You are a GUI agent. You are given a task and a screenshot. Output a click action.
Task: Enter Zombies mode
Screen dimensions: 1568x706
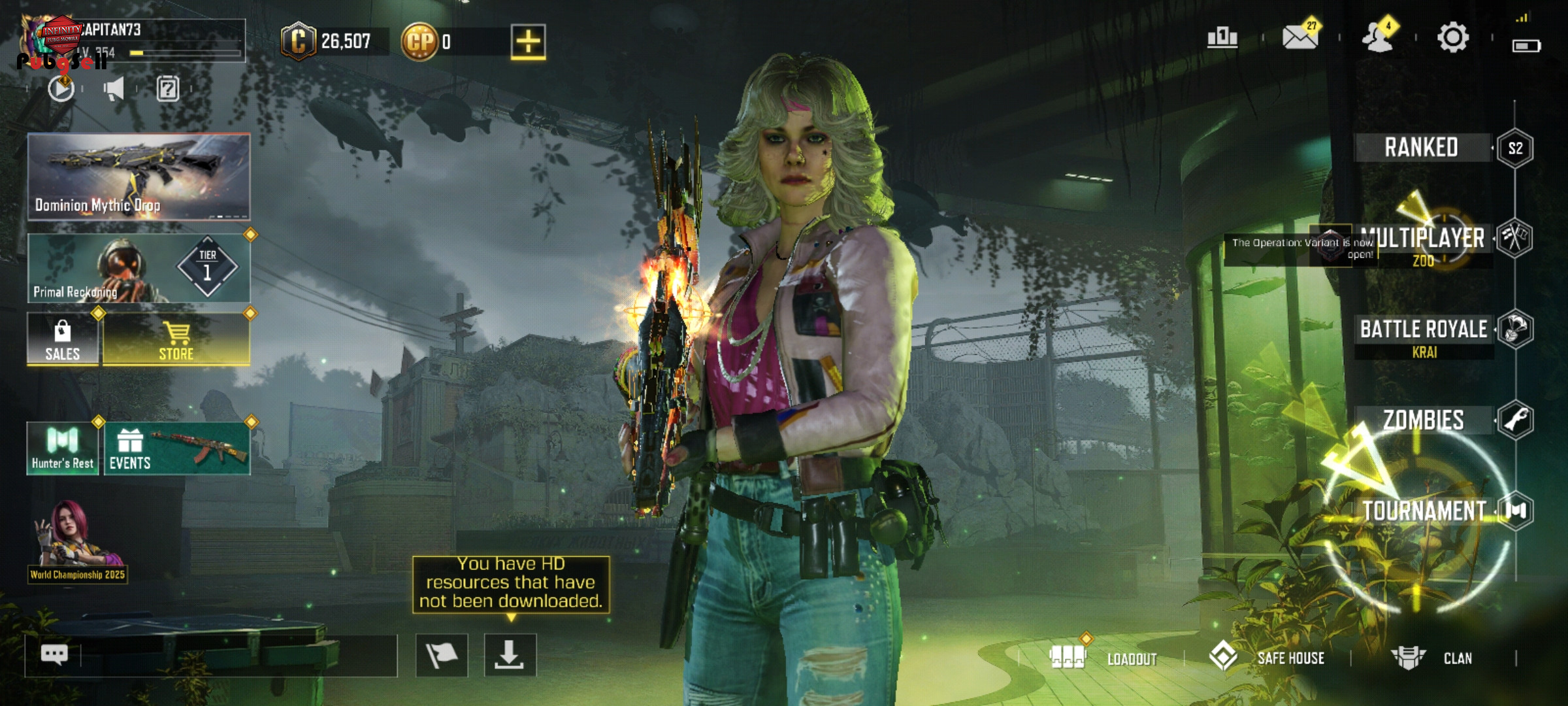click(1424, 420)
